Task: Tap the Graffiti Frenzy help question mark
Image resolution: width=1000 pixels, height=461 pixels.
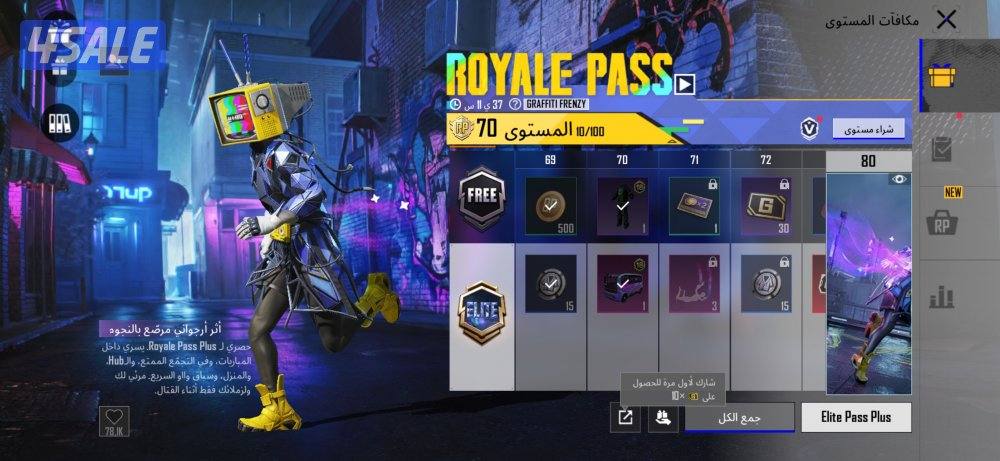Action: (515, 104)
